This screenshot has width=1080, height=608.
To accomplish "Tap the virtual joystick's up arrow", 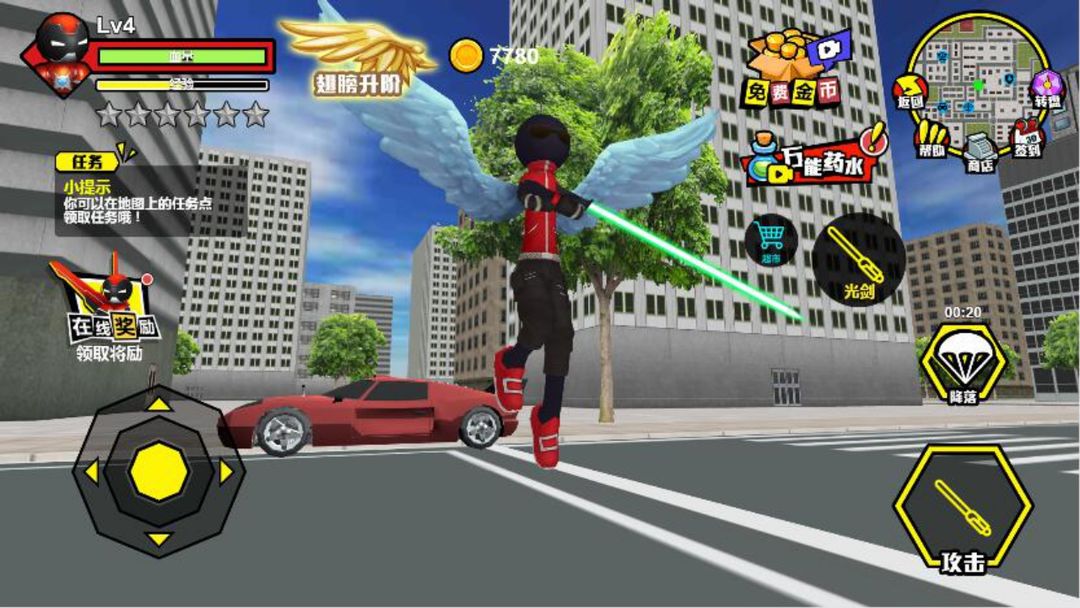I will point(158,404).
